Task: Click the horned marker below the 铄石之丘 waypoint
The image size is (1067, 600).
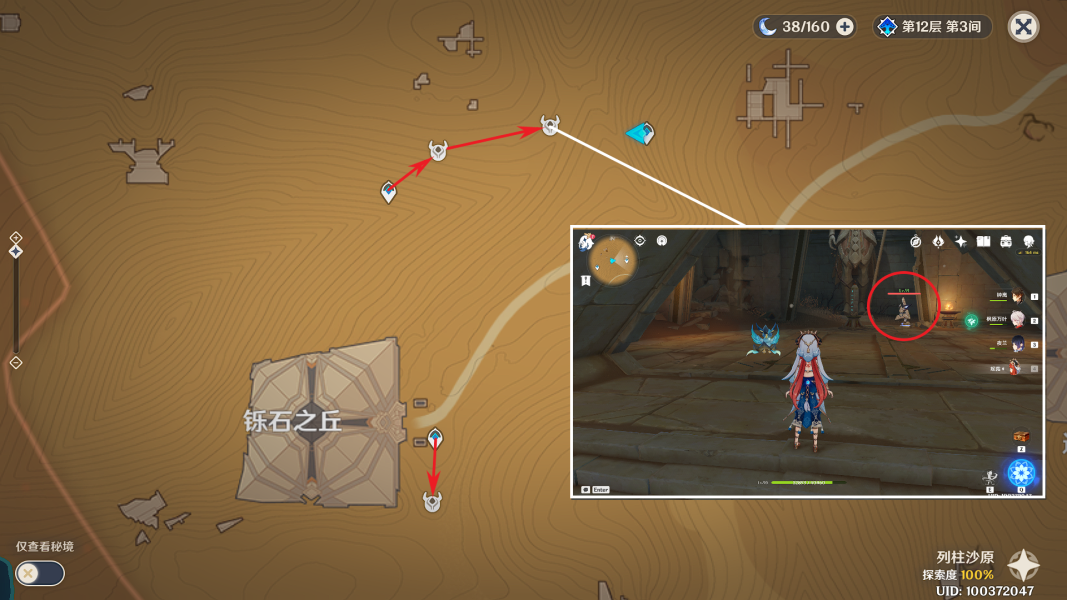Action: (x=432, y=501)
